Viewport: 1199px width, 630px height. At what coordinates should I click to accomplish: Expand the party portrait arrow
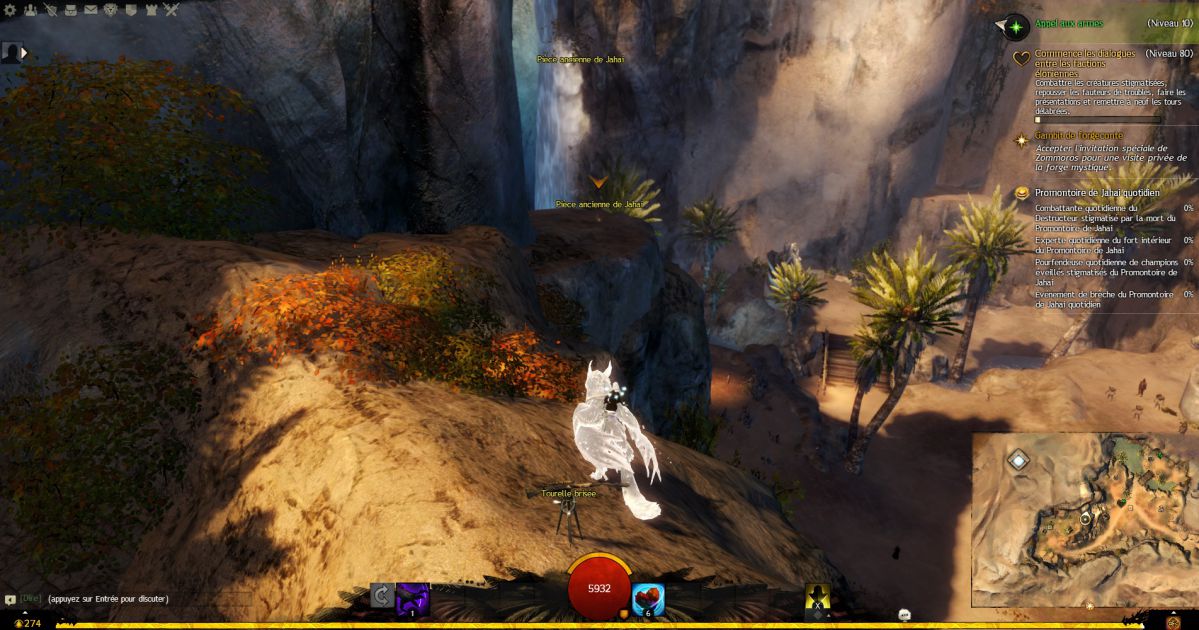pos(24,52)
